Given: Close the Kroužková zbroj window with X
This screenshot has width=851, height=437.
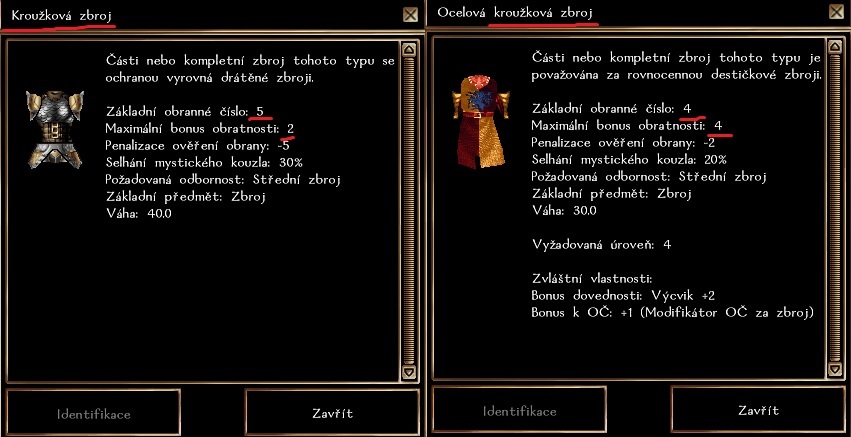Looking at the screenshot, I should 410,15.
